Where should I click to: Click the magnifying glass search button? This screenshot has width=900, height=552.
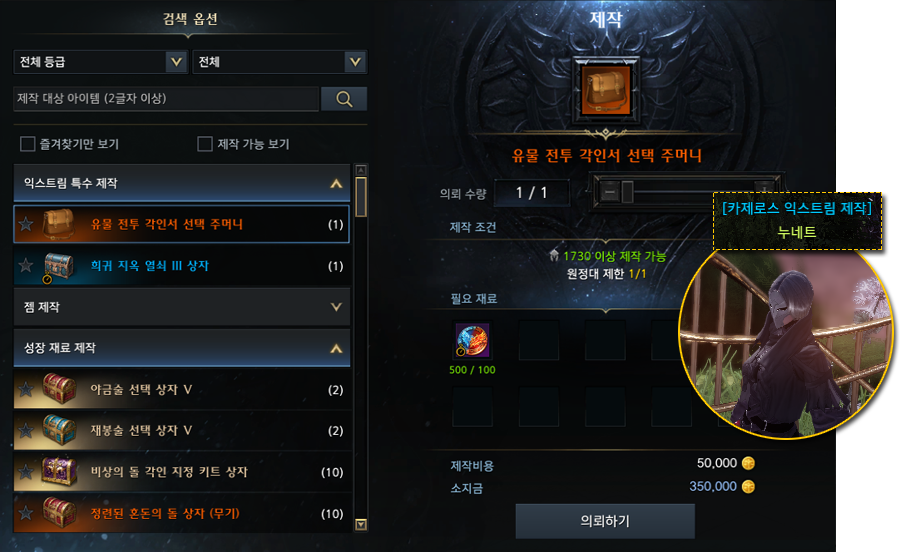click(x=344, y=98)
